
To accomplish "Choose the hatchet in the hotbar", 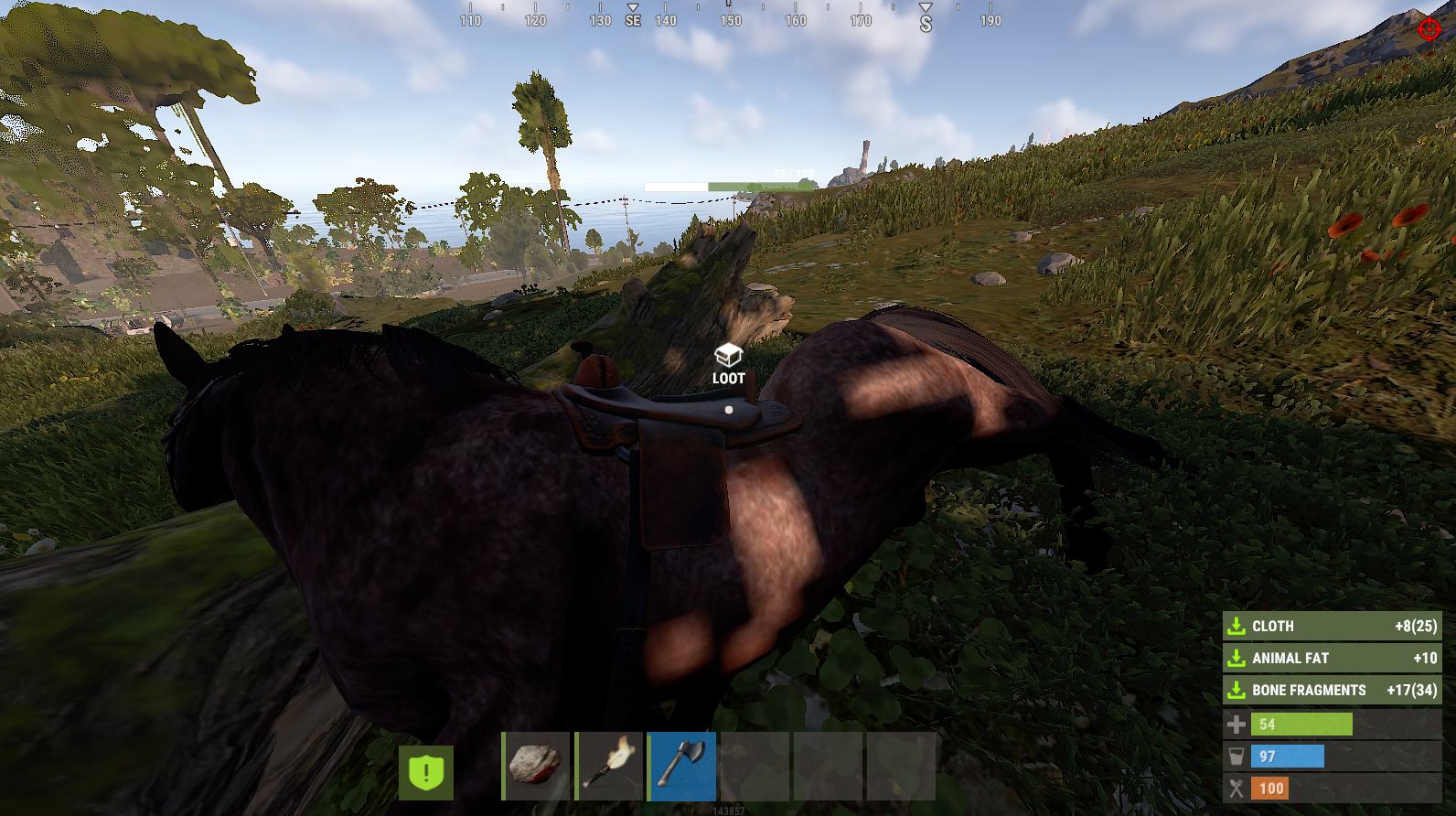I will coord(682,766).
